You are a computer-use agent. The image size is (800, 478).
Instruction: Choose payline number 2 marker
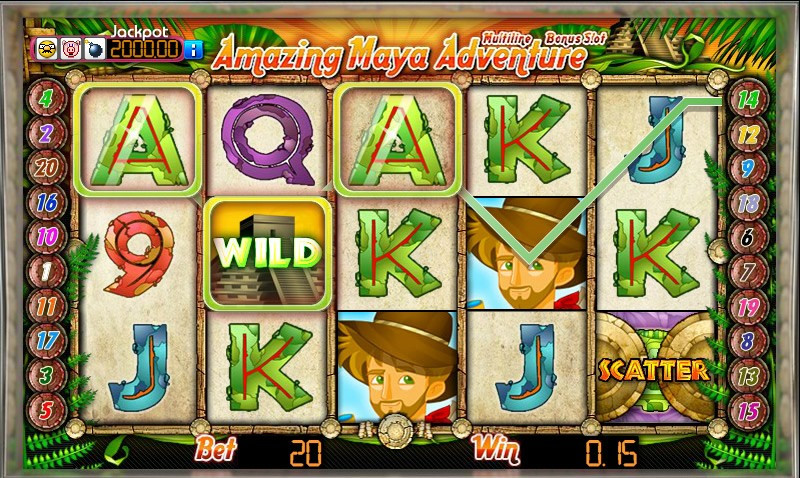click(x=47, y=132)
